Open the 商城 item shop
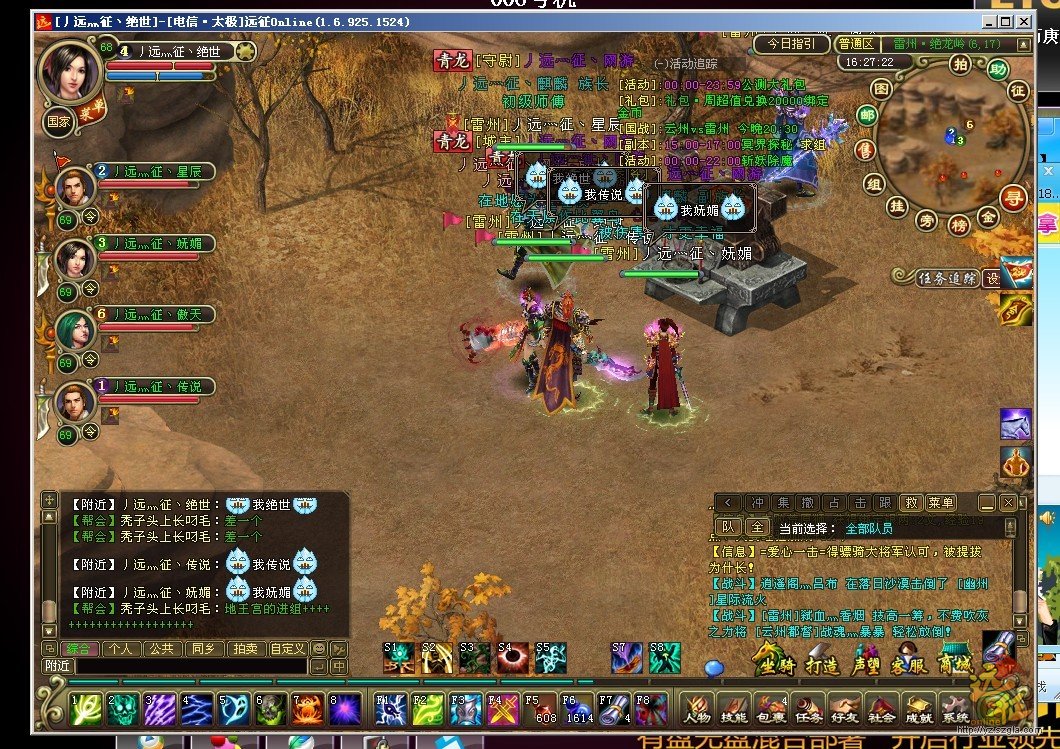Screen dimensions: 1060x749 click(955, 661)
